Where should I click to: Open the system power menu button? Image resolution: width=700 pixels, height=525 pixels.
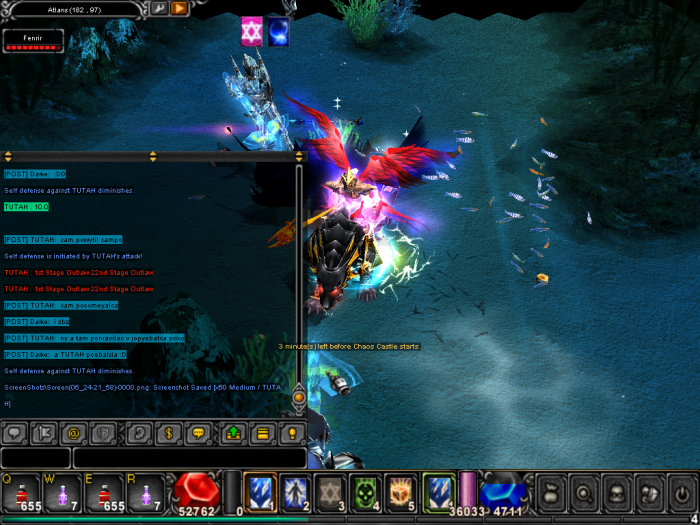pyautogui.click(x=683, y=493)
